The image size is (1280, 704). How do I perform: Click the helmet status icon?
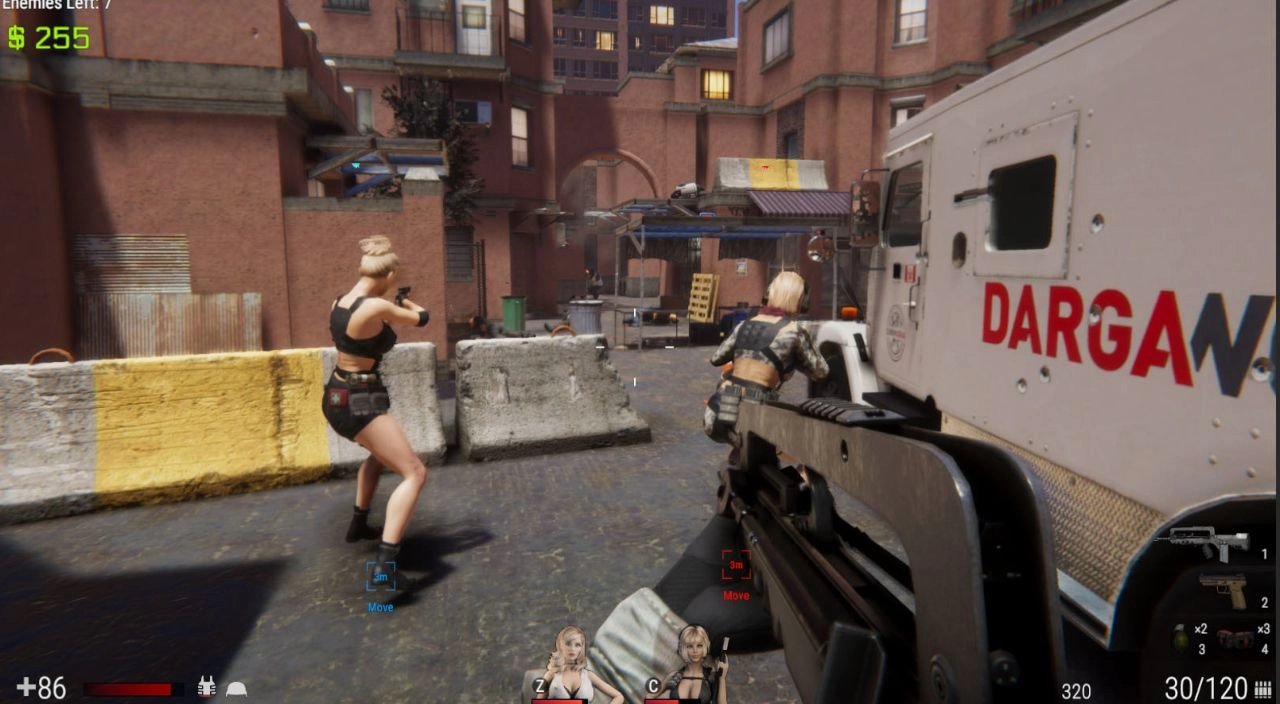click(236, 689)
